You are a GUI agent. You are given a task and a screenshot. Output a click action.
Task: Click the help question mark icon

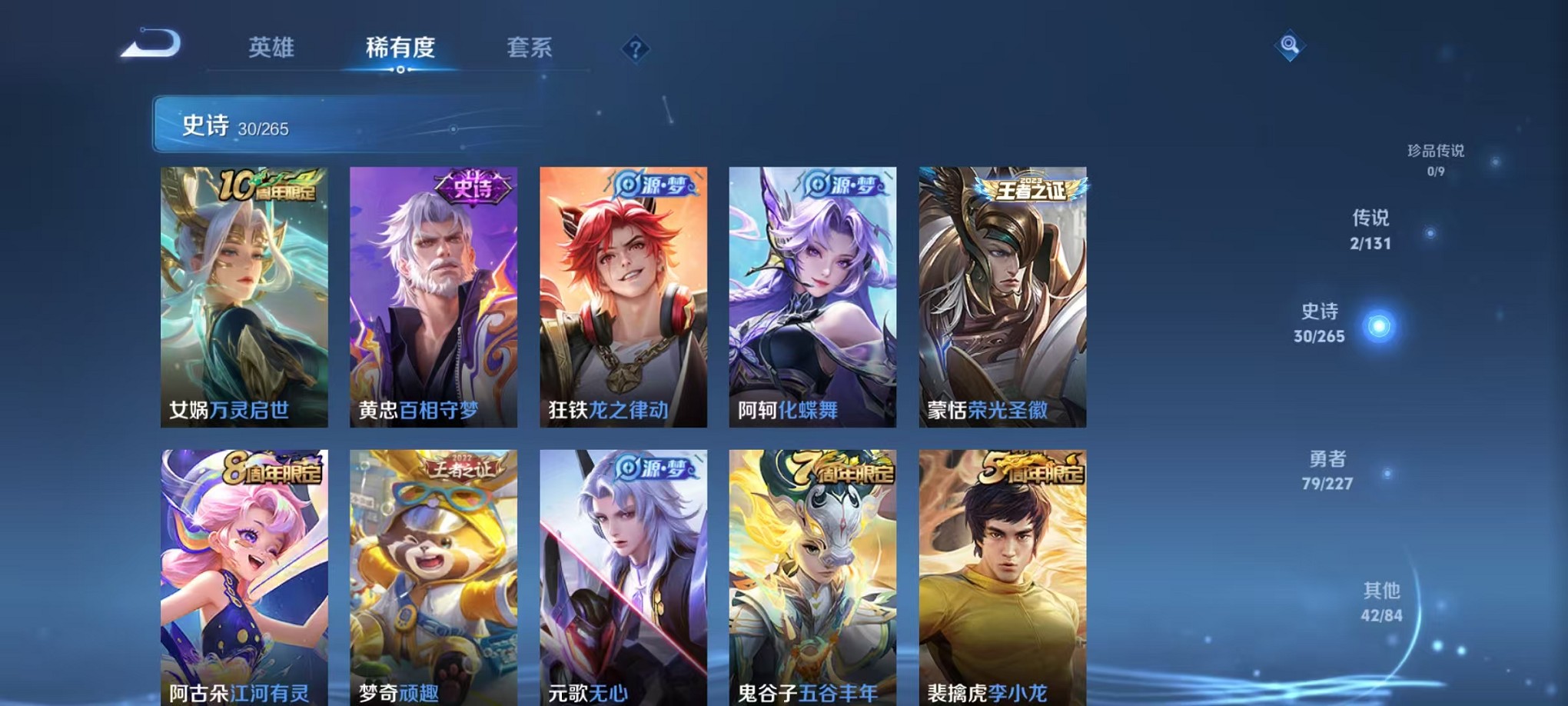point(634,50)
